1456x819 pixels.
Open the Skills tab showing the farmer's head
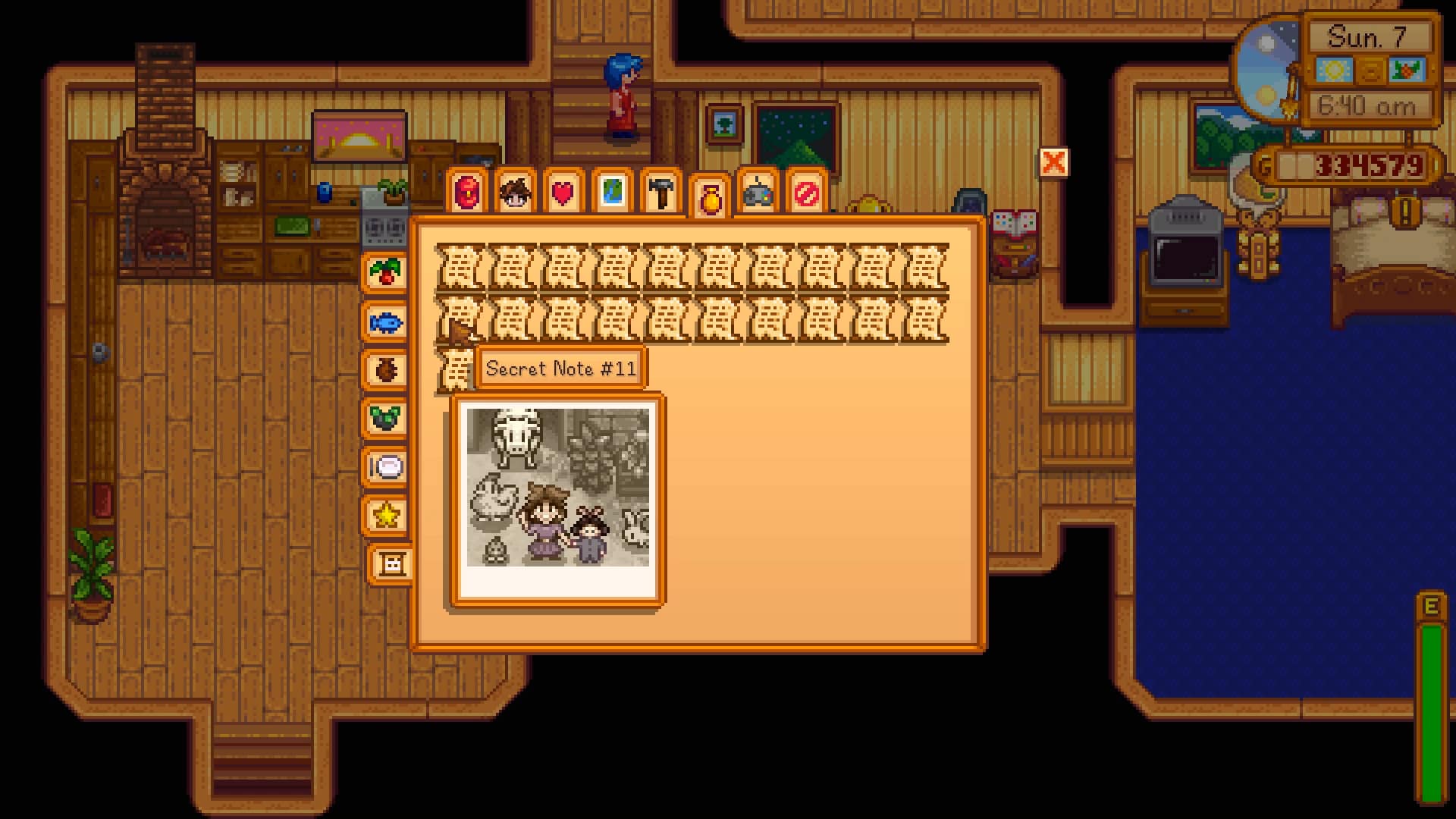(x=514, y=193)
